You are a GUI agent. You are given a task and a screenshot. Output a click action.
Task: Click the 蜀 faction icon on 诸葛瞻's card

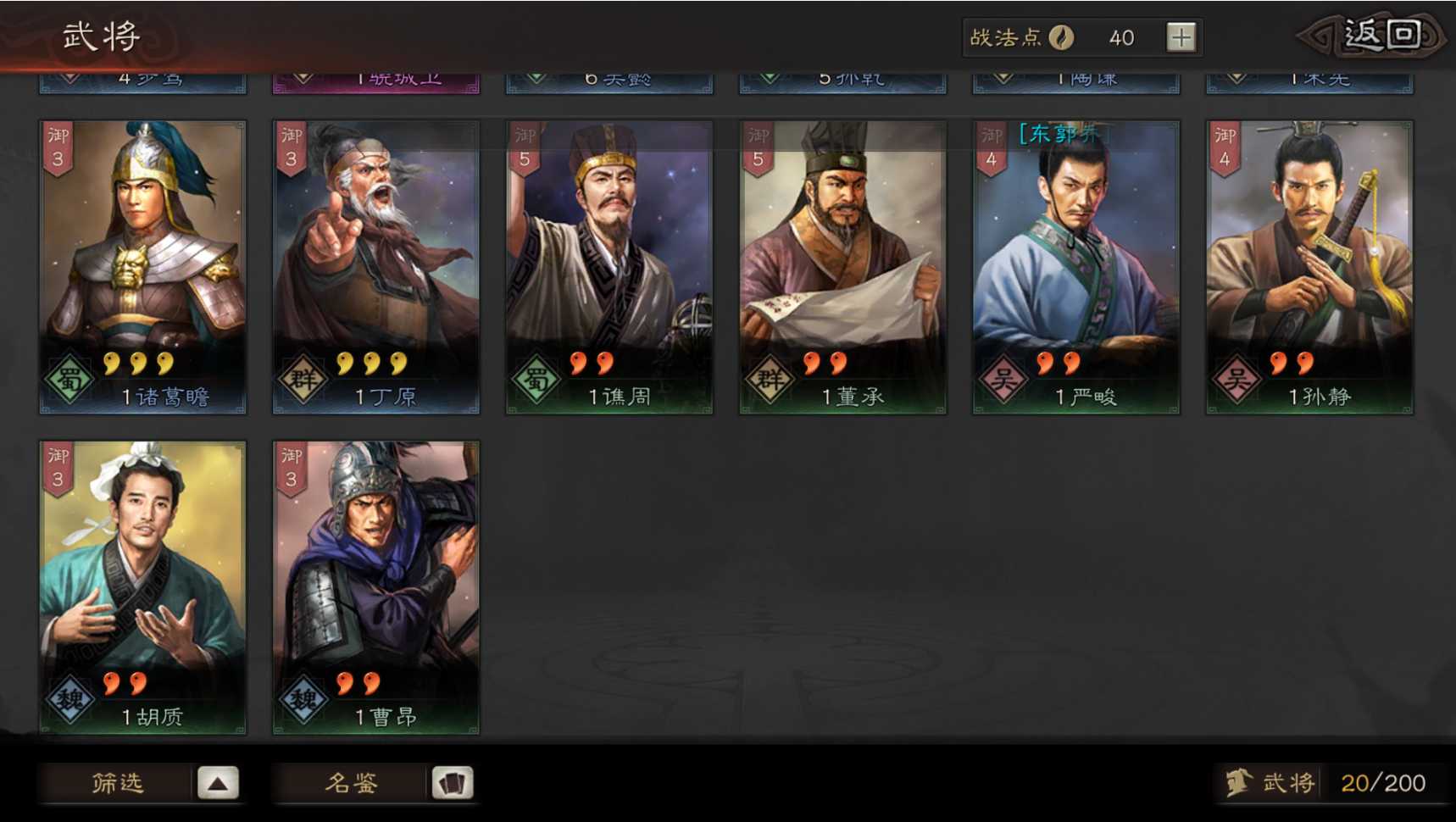72,380
